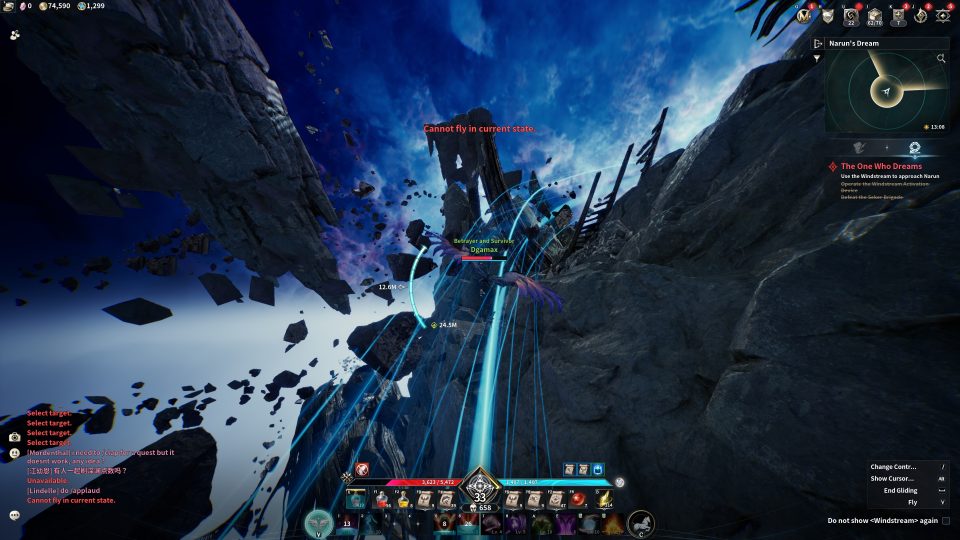
Task: Click the minimap magnifier zoom button
Action: pyautogui.click(x=941, y=59)
